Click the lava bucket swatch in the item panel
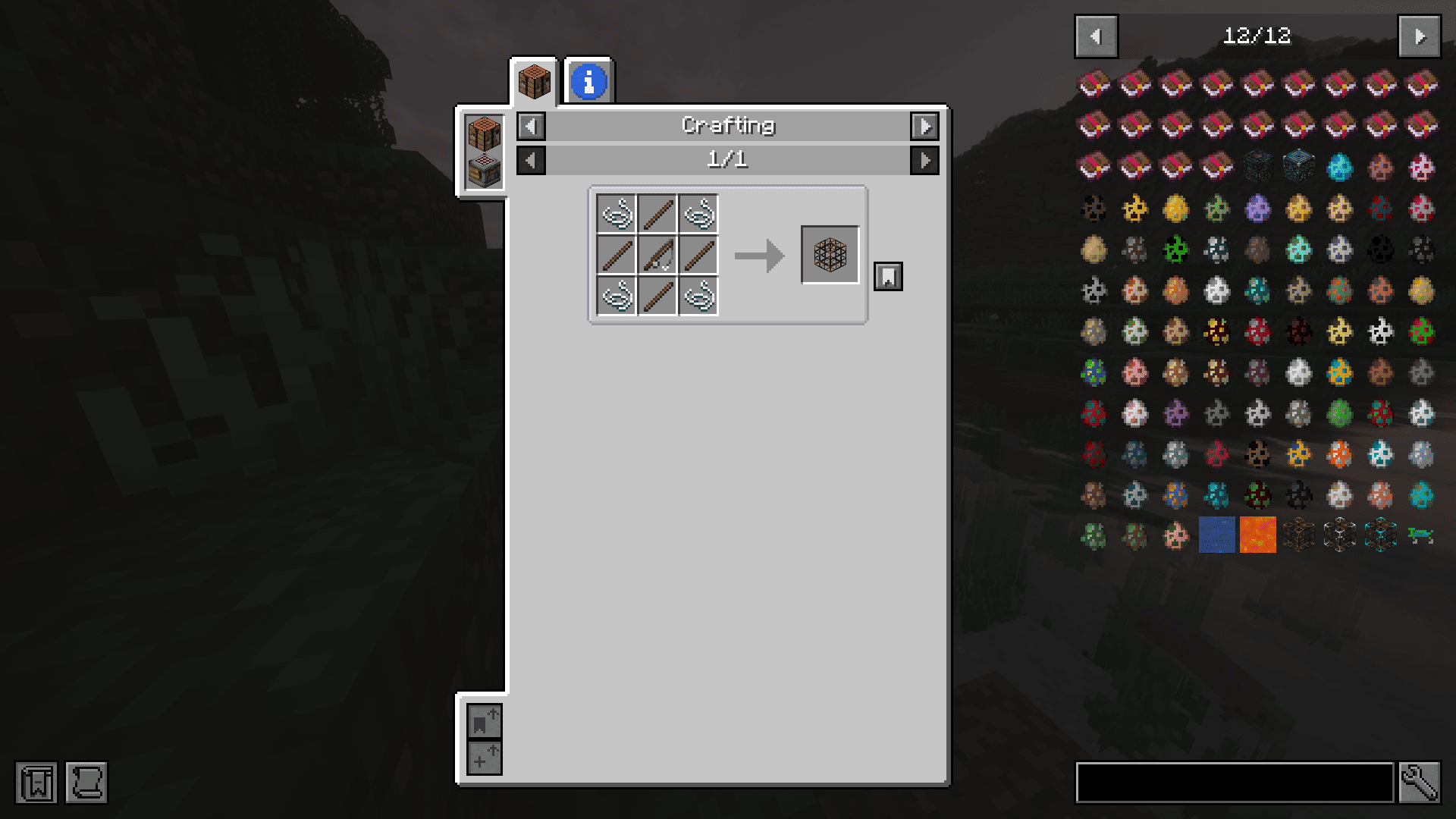This screenshot has width=1456, height=819. 1257,535
